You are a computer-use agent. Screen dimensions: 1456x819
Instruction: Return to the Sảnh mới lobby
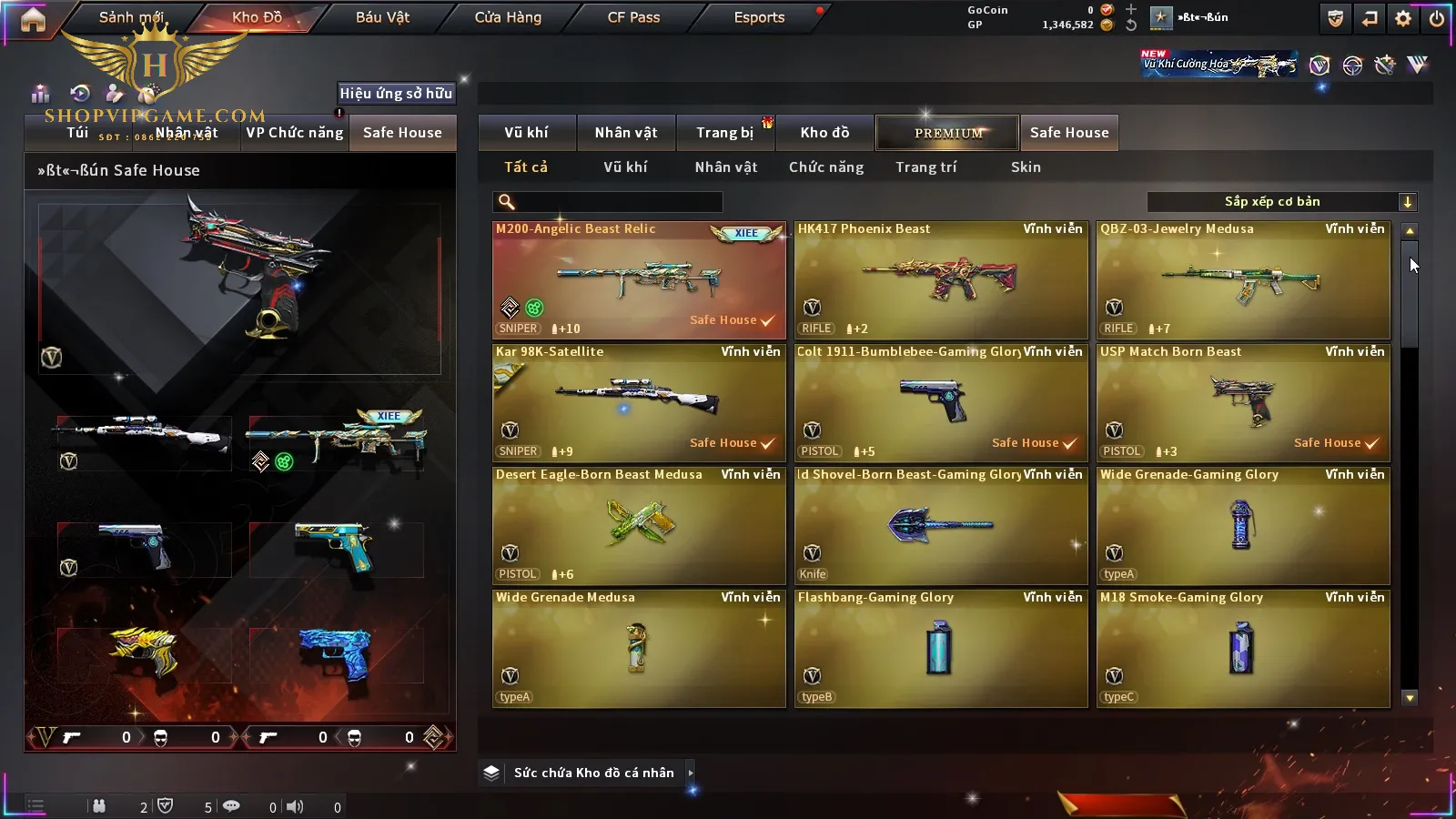pos(131,17)
